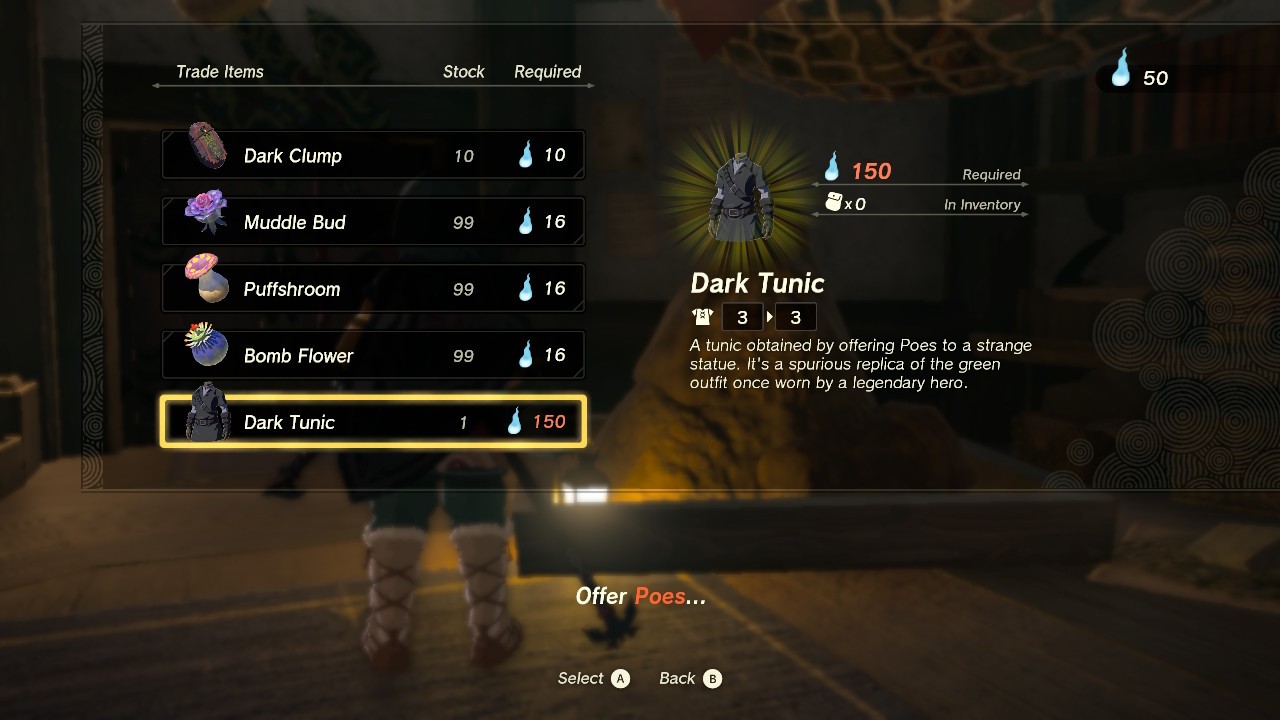Pick the Puffshroom trade entry
The image size is (1280, 720).
coord(373,289)
